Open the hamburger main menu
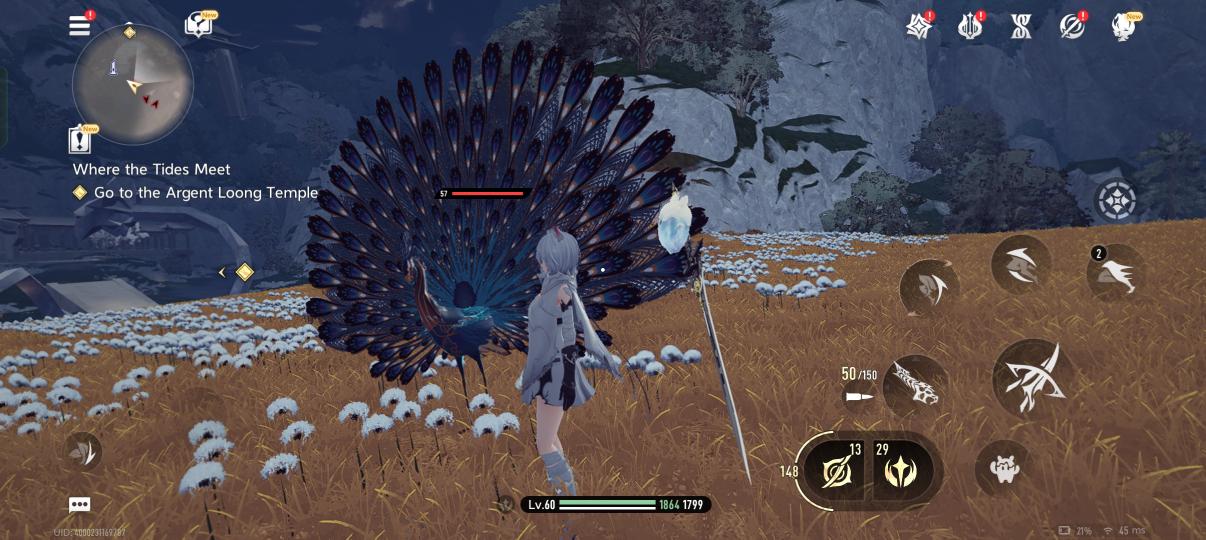Viewport: 1206px width, 540px height. pos(80,26)
